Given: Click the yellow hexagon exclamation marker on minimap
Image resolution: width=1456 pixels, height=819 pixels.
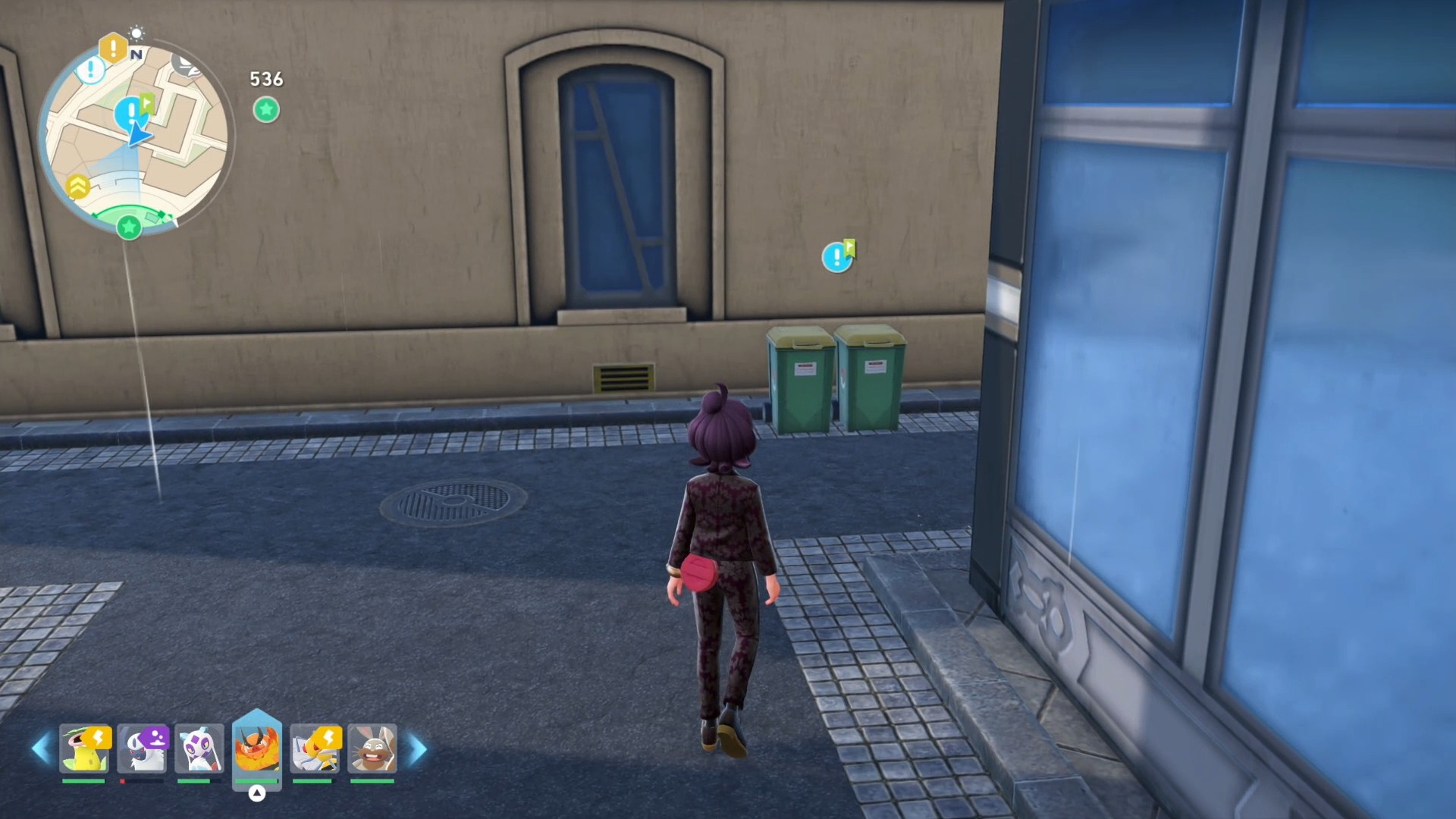Looking at the screenshot, I should click(x=113, y=49).
